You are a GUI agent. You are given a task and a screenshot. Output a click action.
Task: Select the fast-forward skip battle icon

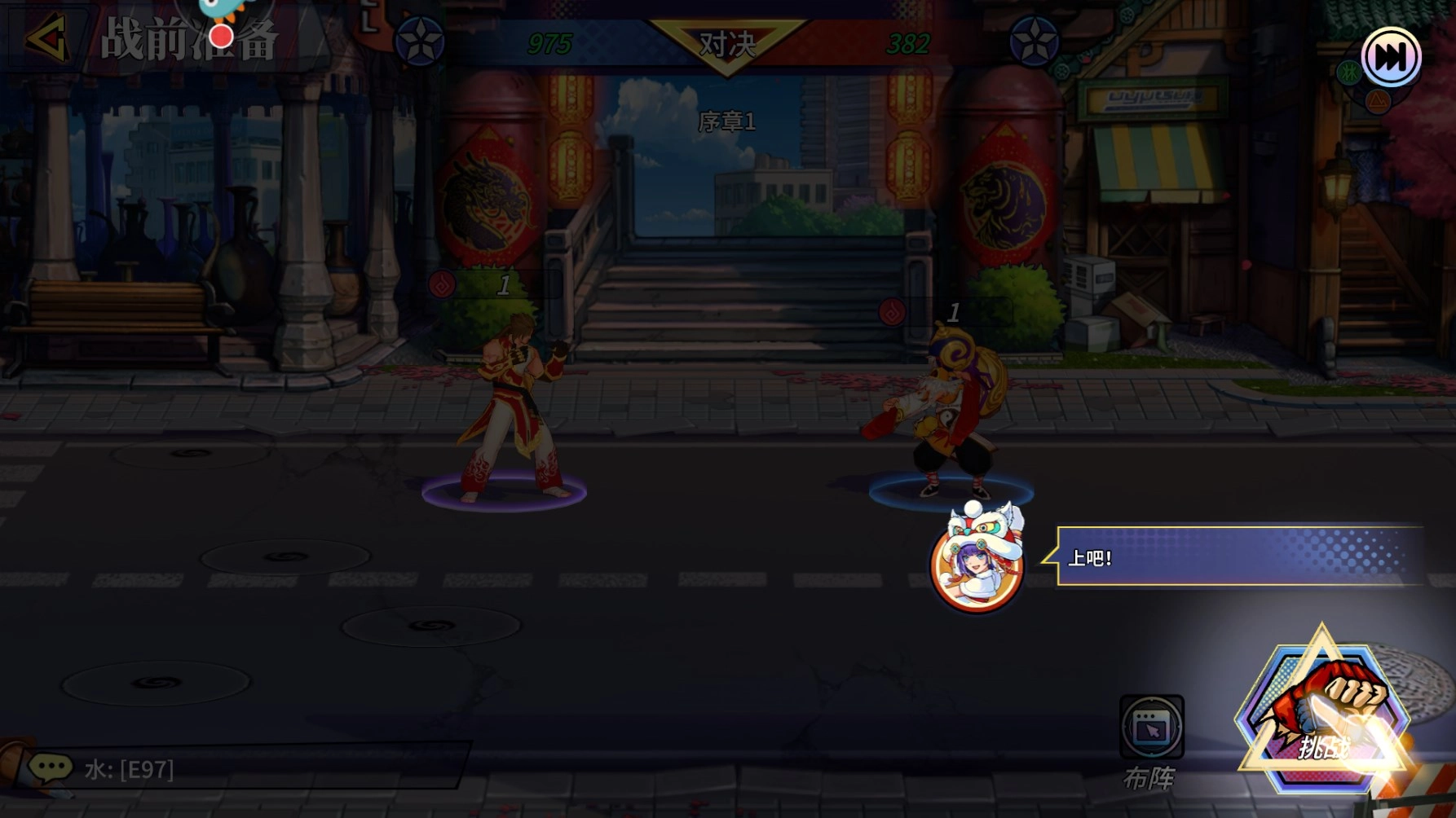tap(1392, 55)
